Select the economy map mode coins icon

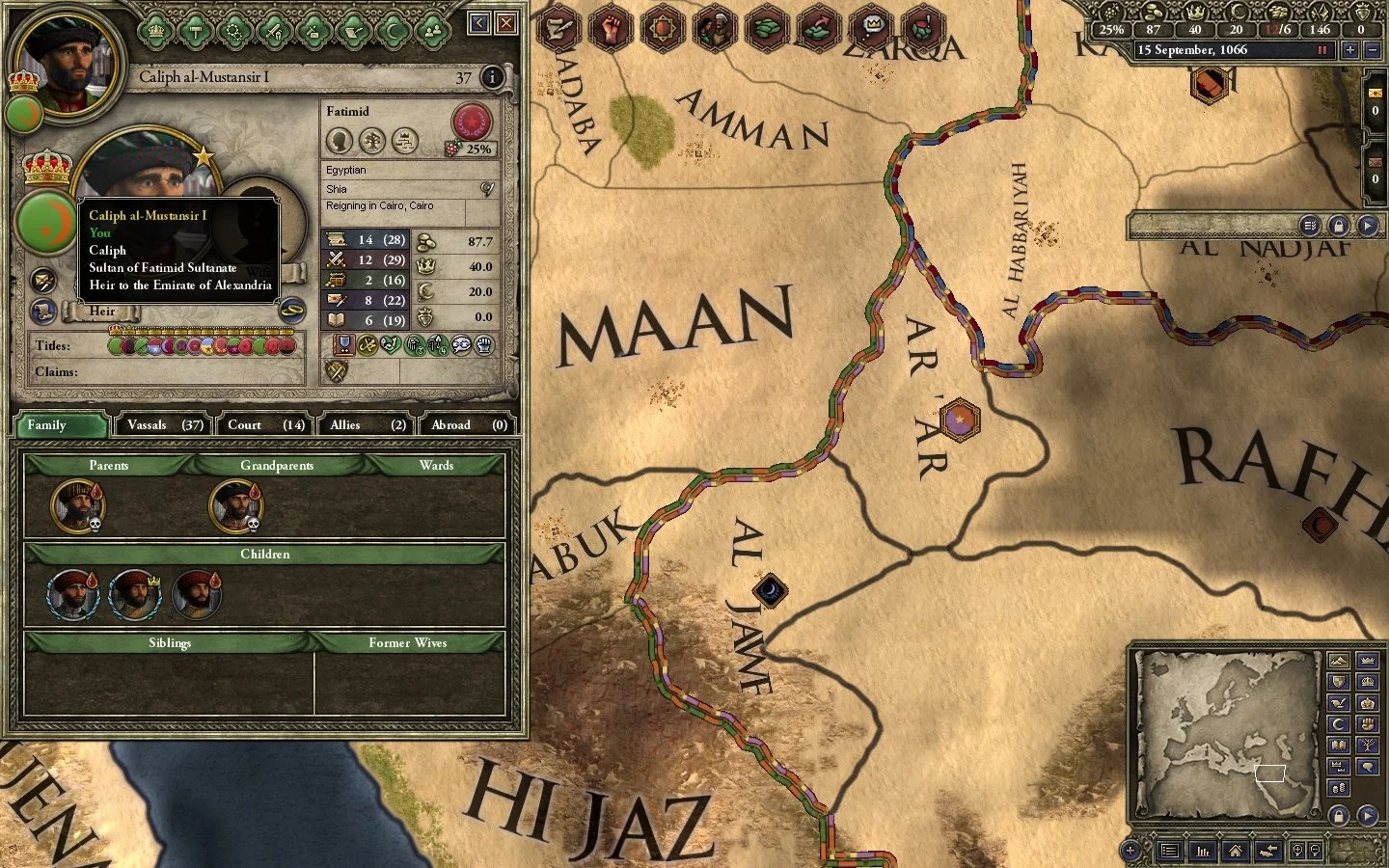pos(1339,787)
